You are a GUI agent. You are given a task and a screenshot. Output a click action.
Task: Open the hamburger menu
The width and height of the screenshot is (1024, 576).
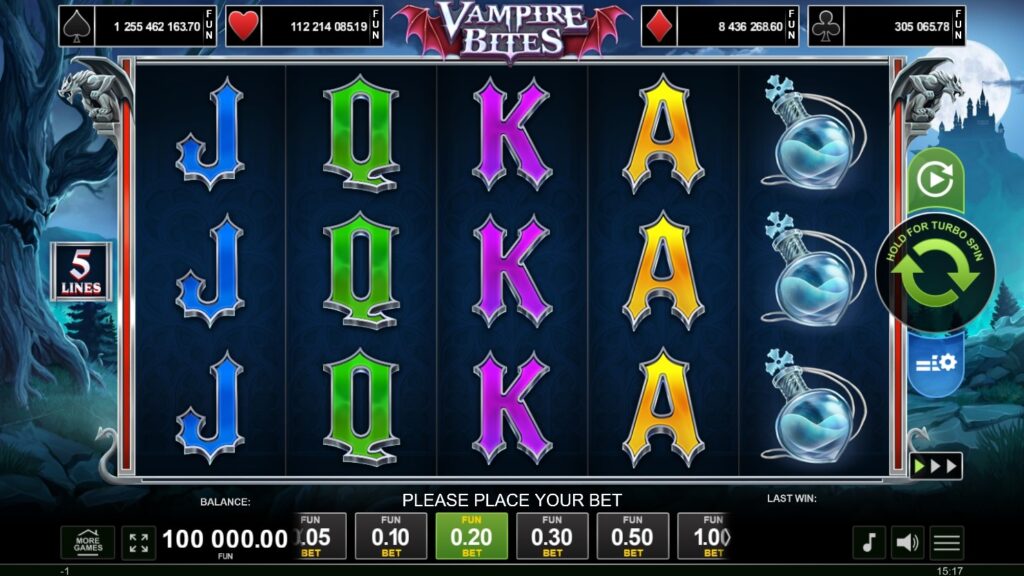click(946, 543)
